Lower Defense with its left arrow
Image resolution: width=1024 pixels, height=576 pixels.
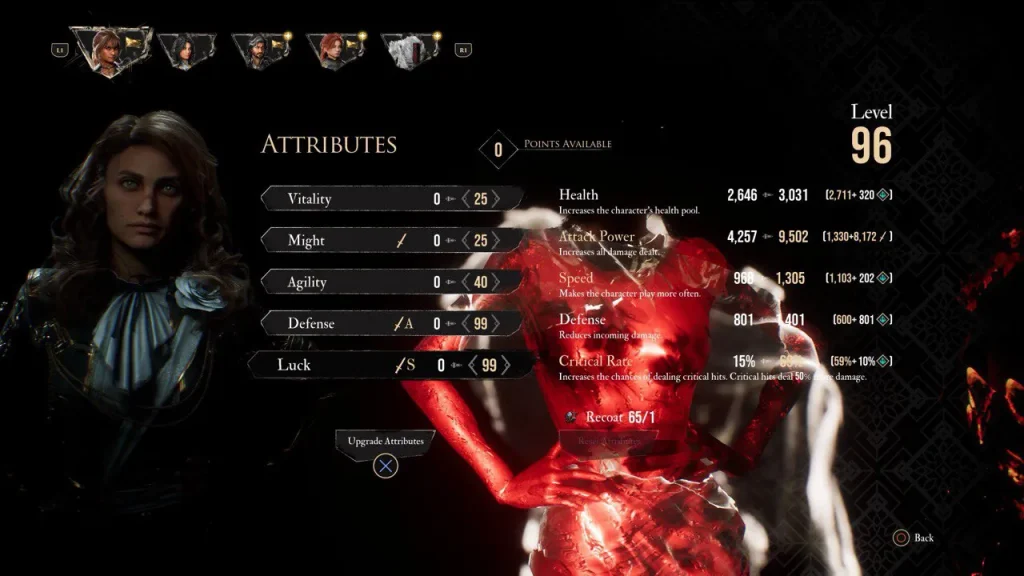point(465,324)
